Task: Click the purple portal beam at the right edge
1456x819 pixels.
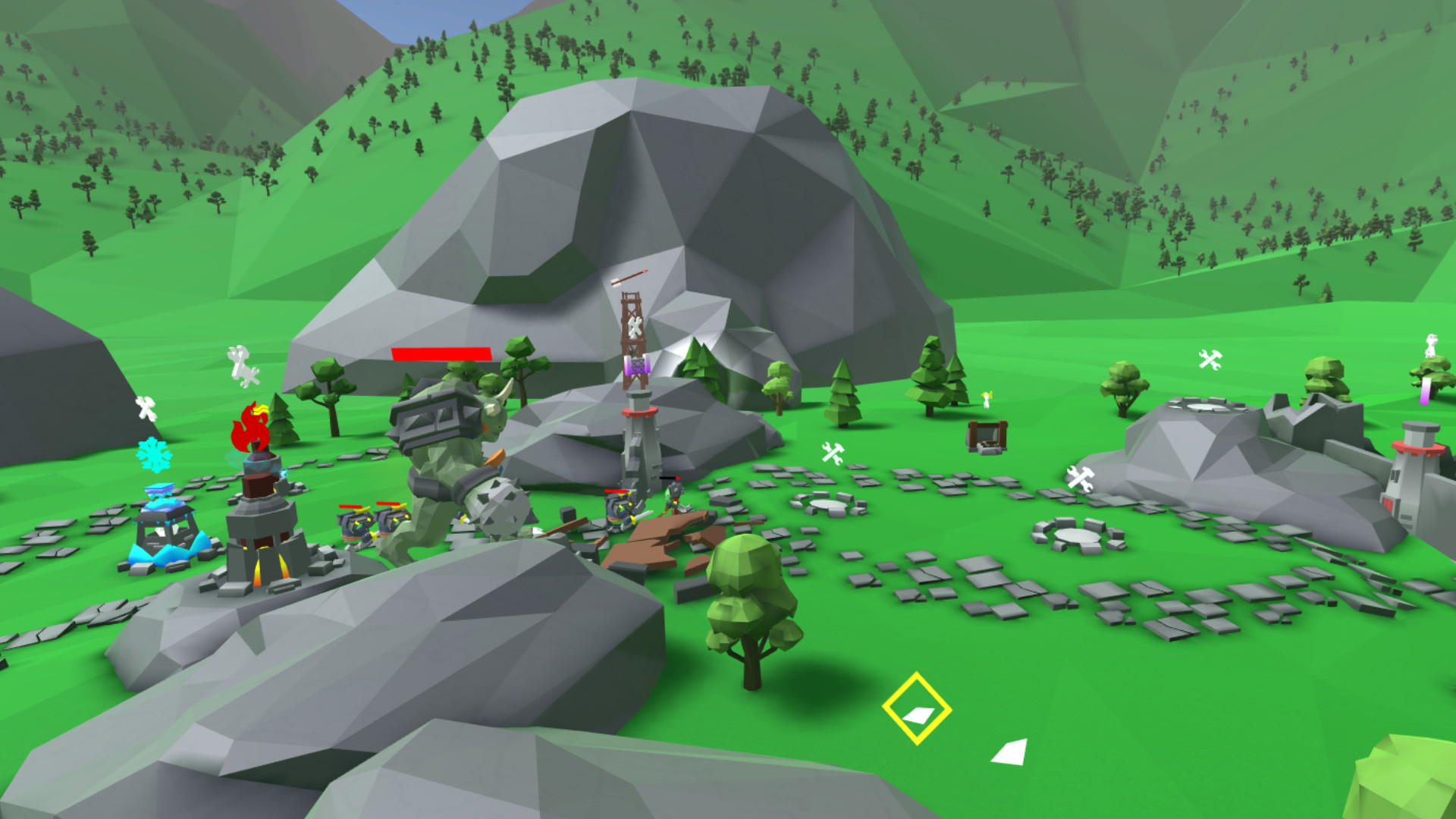Action: (x=1425, y=391)
